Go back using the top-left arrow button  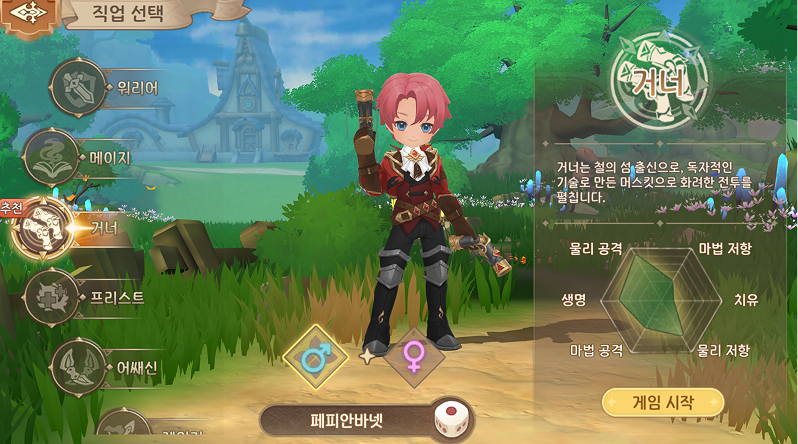pyautogui.click(x=22, y=17)
